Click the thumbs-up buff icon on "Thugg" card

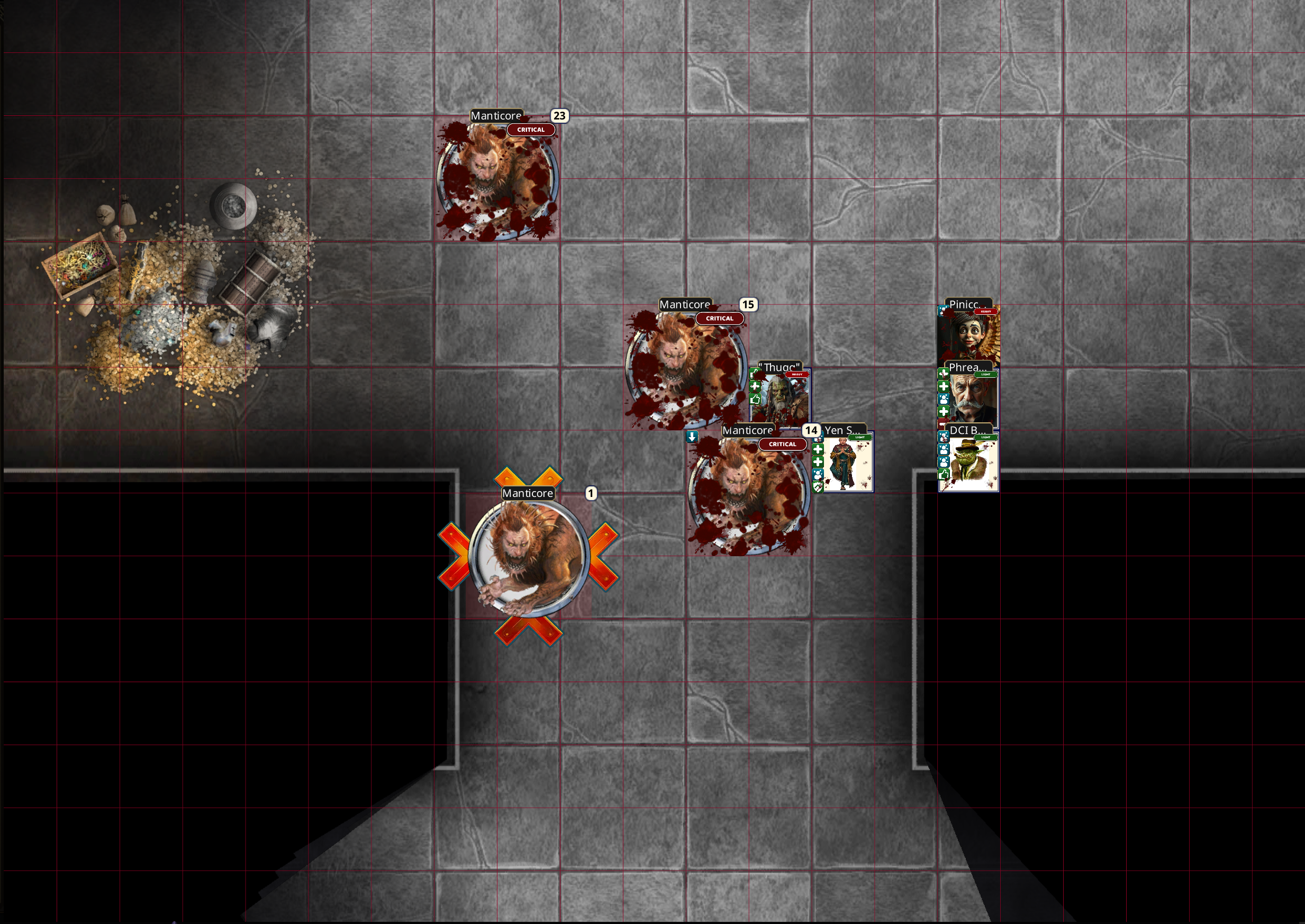click(x=756, y=400)
